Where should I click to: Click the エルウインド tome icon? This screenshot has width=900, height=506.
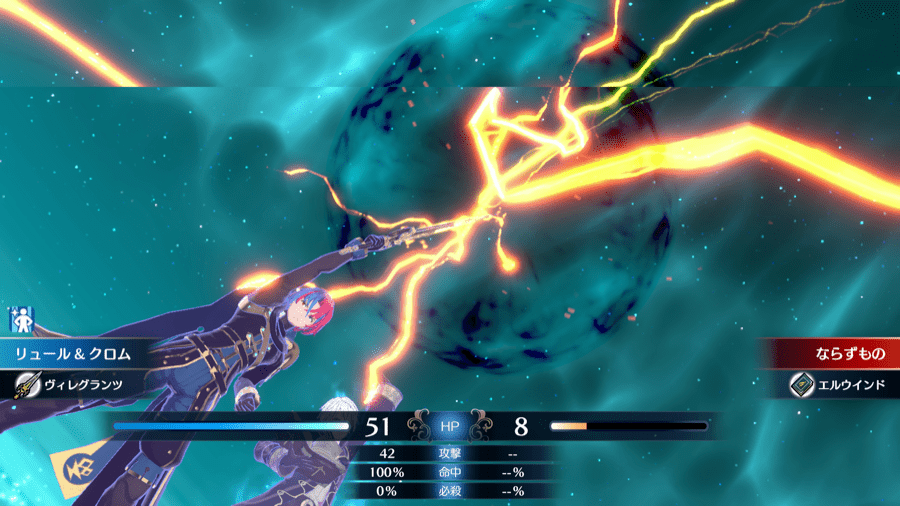tap(802, 384)
